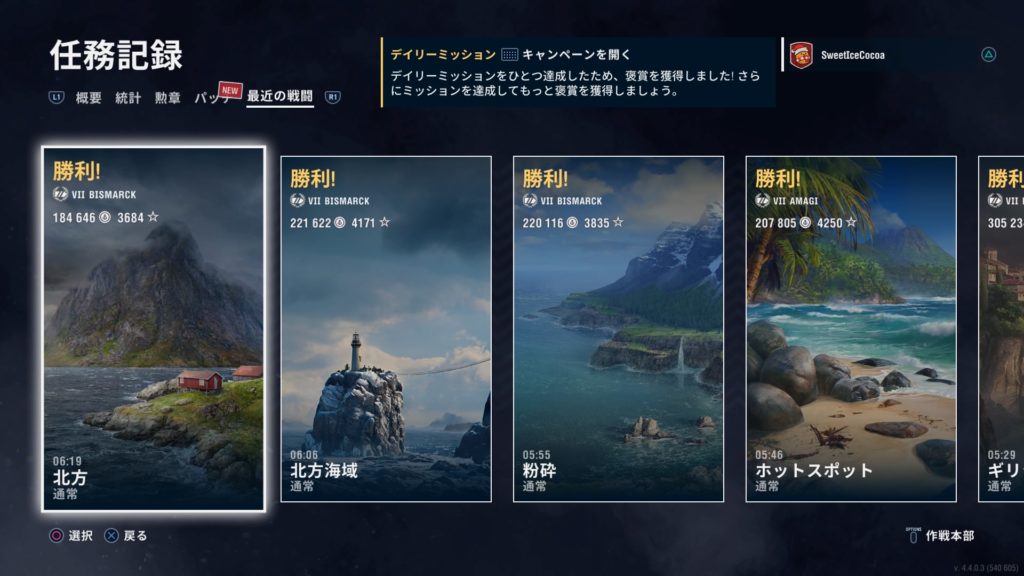Open the デイリーミッション notification banner
Viewport: 1024px width, 576px height.
click(578, 72)
